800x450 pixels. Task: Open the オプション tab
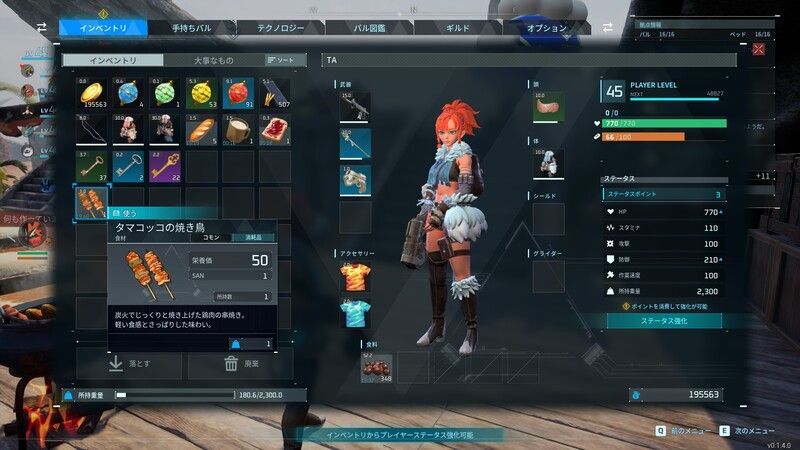549,28
